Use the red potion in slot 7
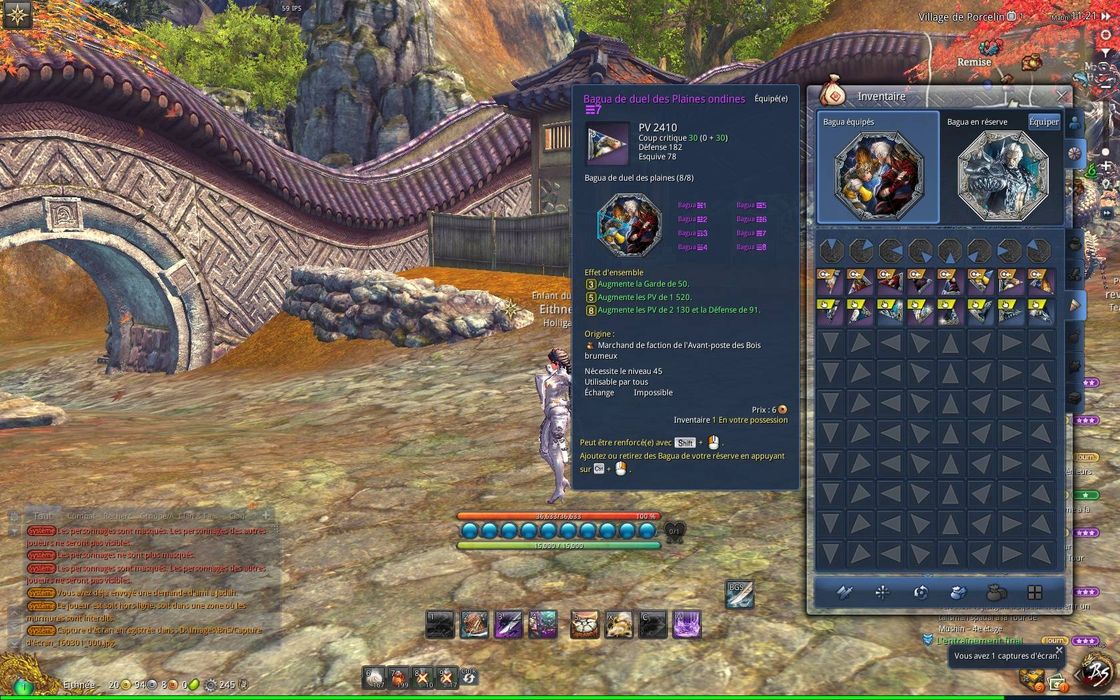Viewport: 1120px width, 700px height. [x=397, y=677]
